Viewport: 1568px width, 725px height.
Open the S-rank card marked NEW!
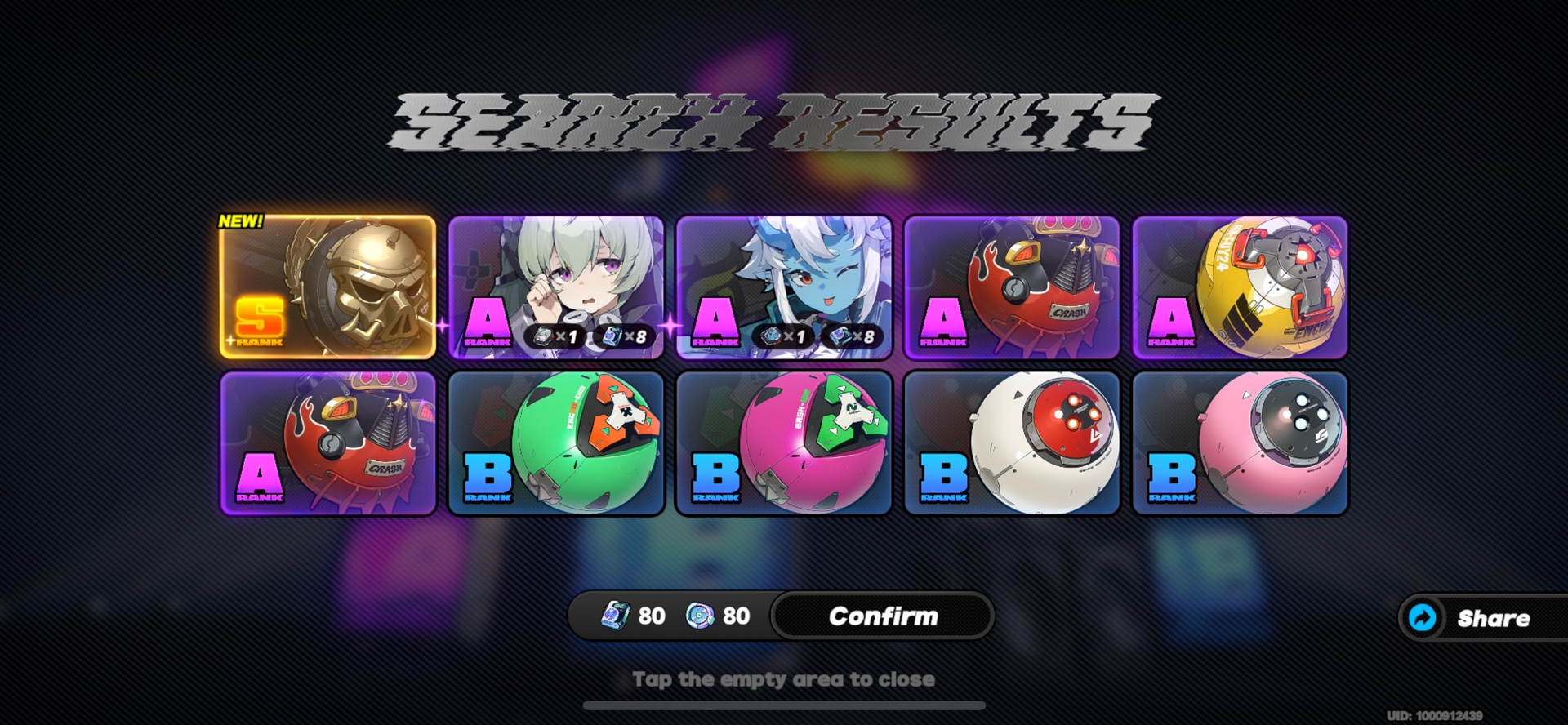coord(327,286)
